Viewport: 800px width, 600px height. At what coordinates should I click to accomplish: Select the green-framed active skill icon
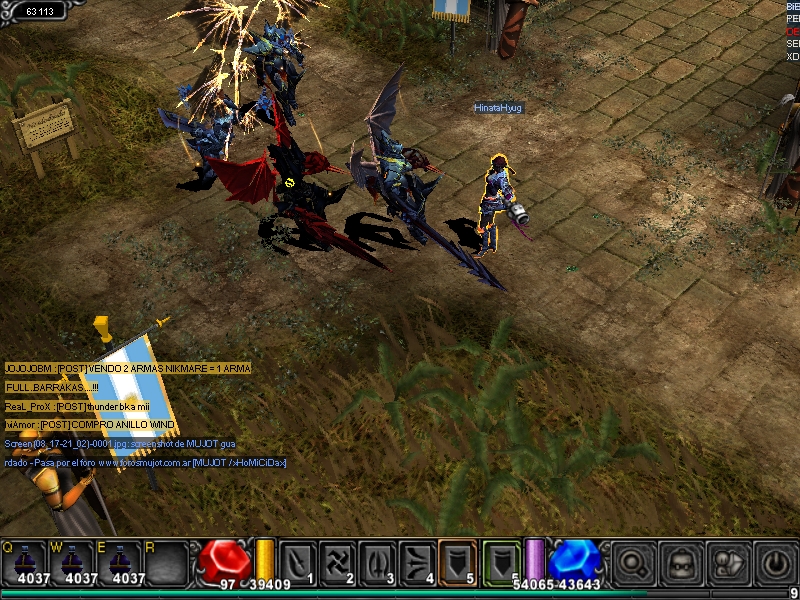502,562
